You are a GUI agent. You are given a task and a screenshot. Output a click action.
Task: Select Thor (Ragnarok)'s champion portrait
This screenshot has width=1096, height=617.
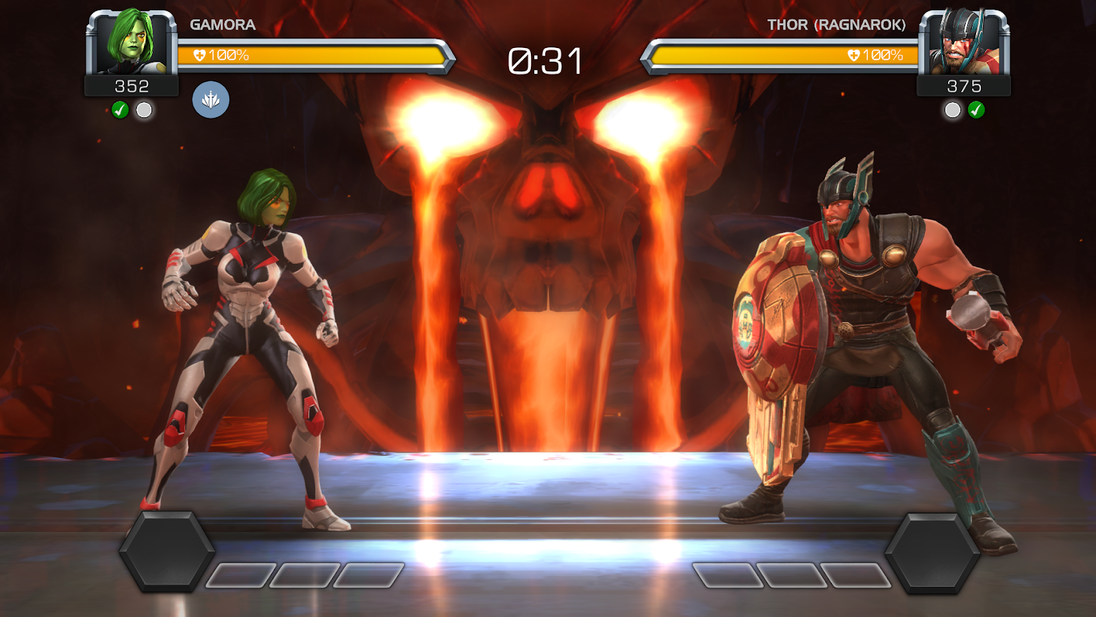click(x=963, y=42)
